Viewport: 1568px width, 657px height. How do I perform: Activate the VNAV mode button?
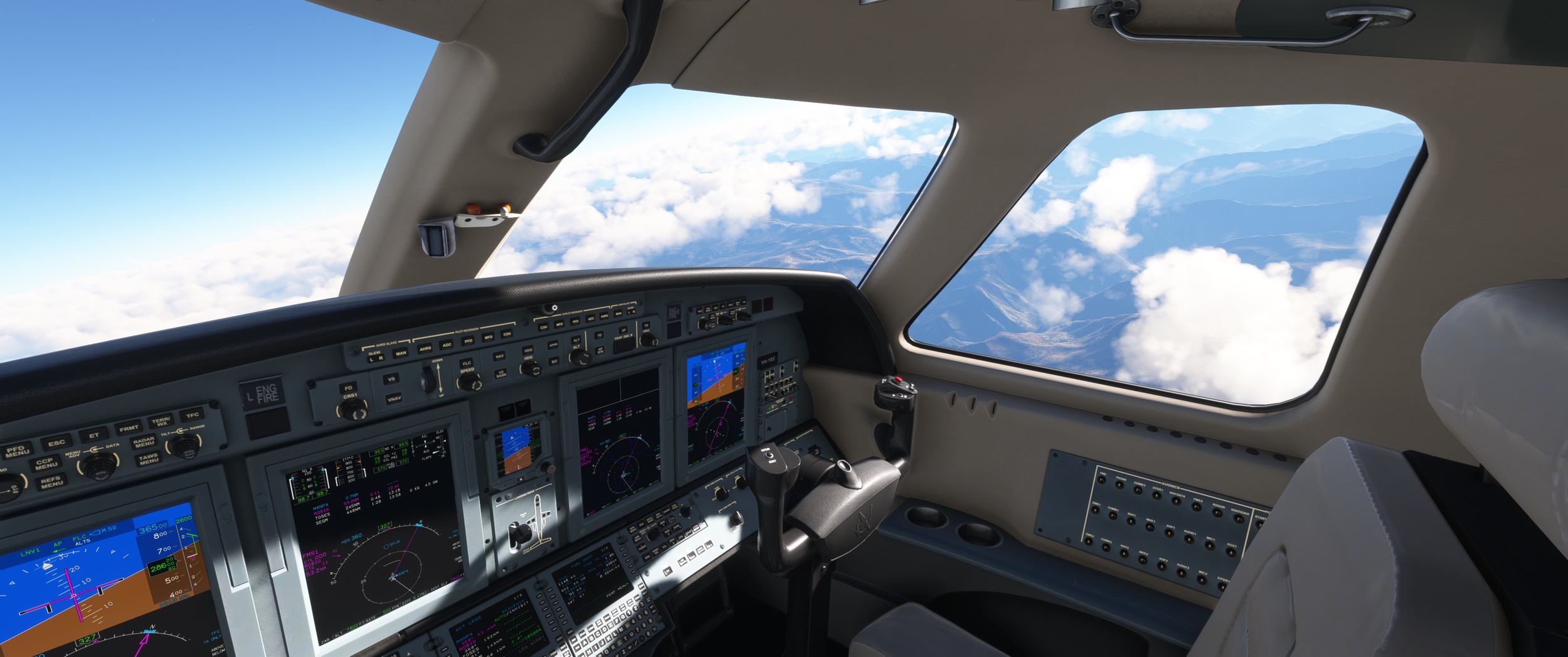click(x=394, y=398)
